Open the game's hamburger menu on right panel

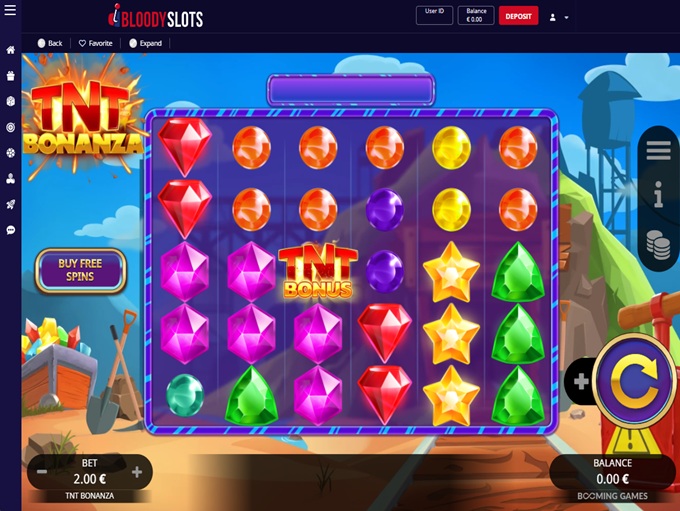coord(658,150)
